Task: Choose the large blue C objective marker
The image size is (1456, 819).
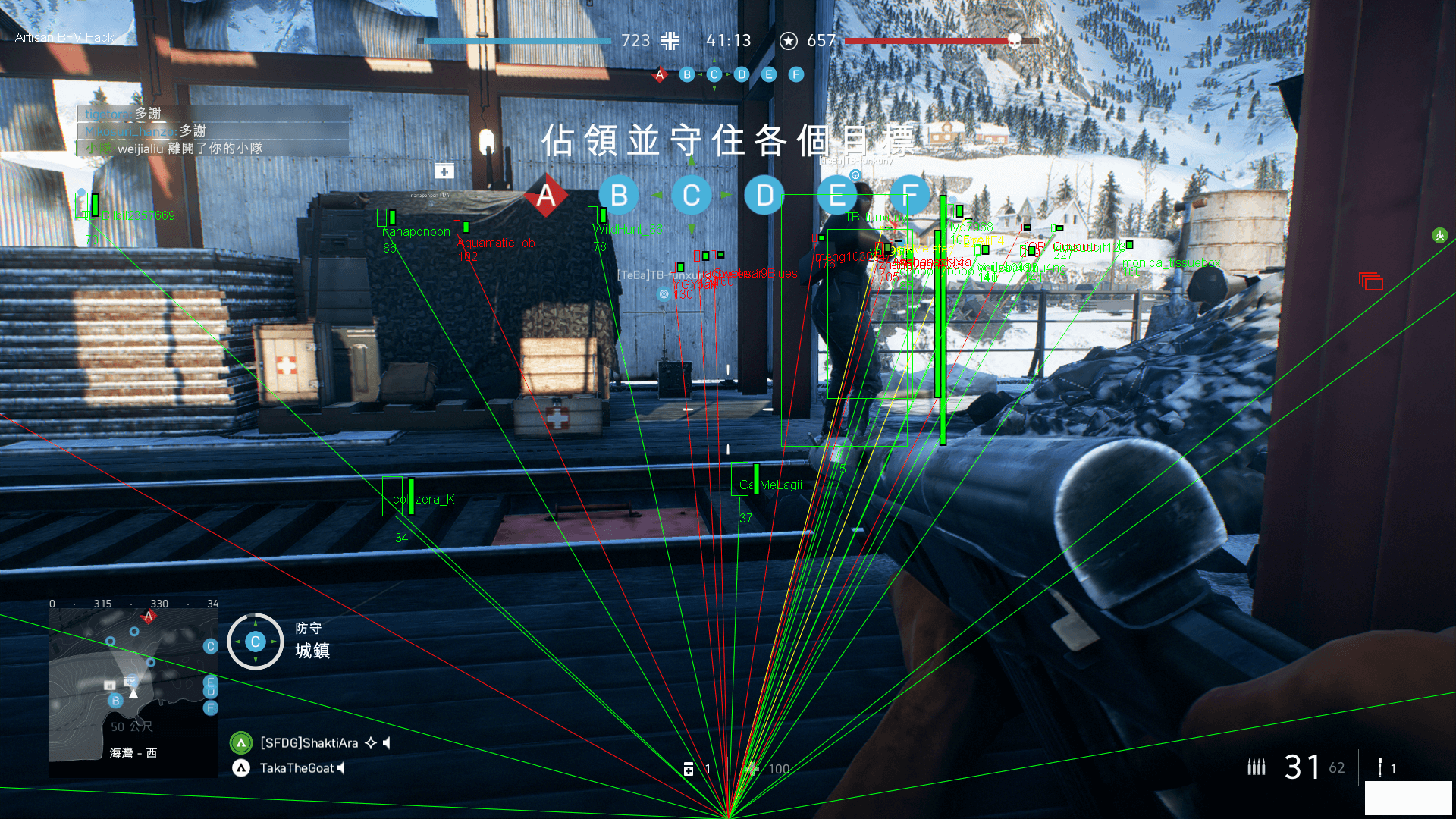Action: click(x=691, y=196)
